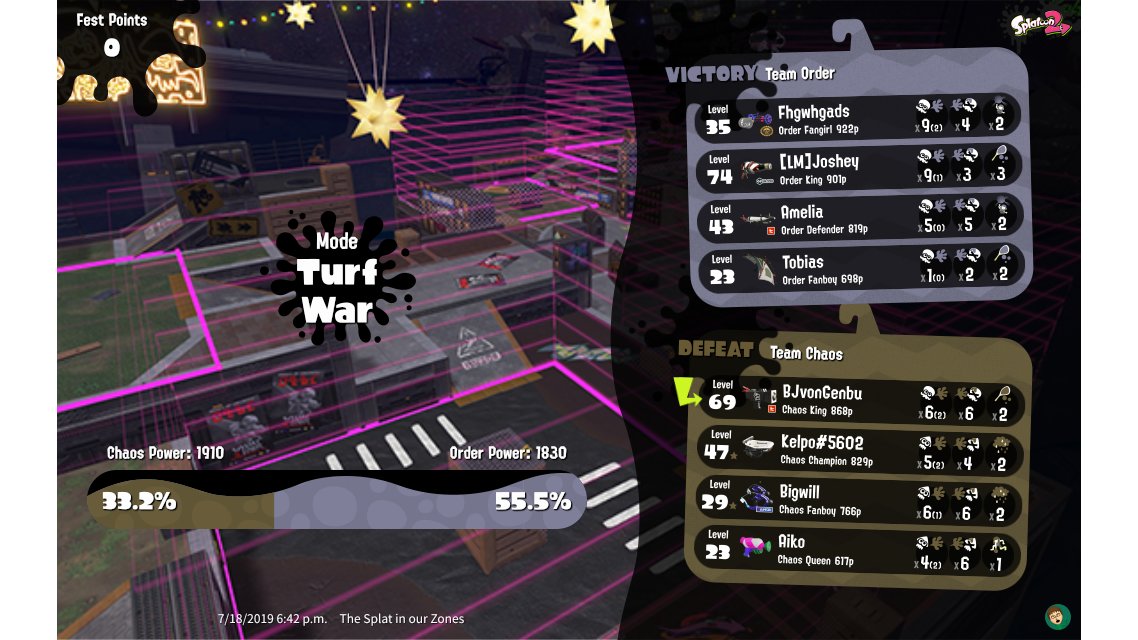Image resolution: width=1138 pixels, height=640 pixels.
Task: Open the user avatar icon
Action: click(1053, 614)
